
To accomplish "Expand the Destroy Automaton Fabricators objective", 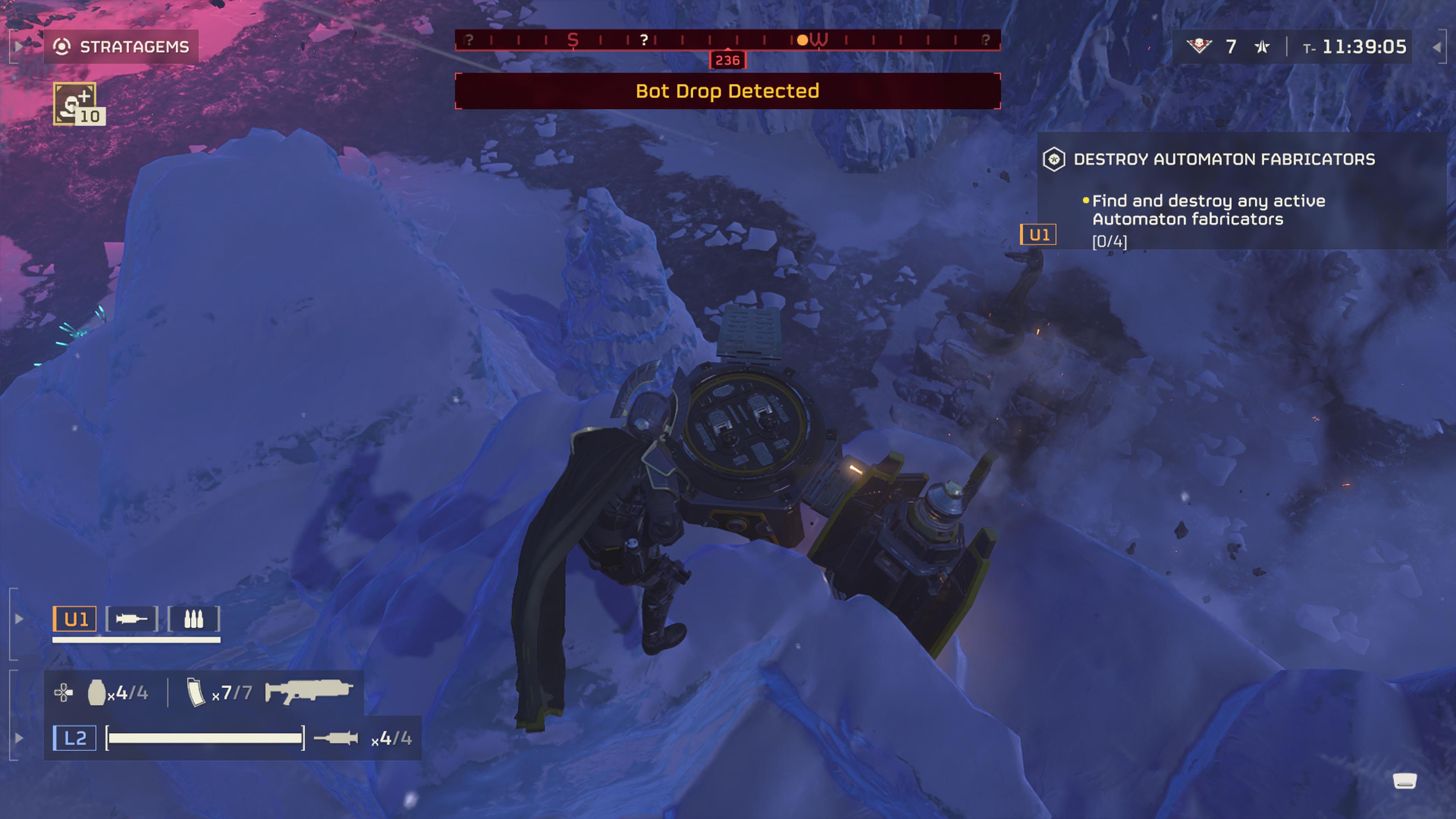I will pyautogui.click(x=1224, y=159).
